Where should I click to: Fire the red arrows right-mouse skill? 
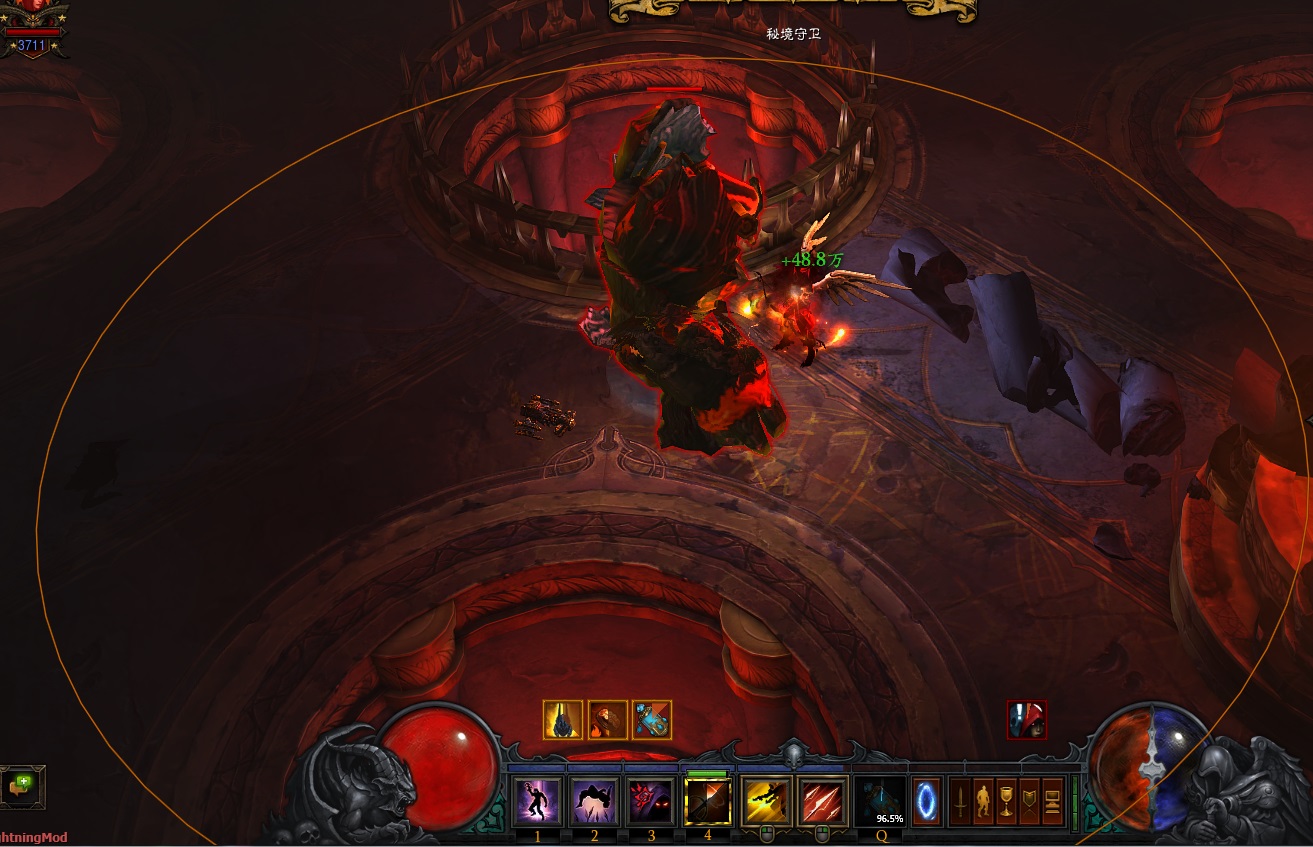tap(824, 801)
